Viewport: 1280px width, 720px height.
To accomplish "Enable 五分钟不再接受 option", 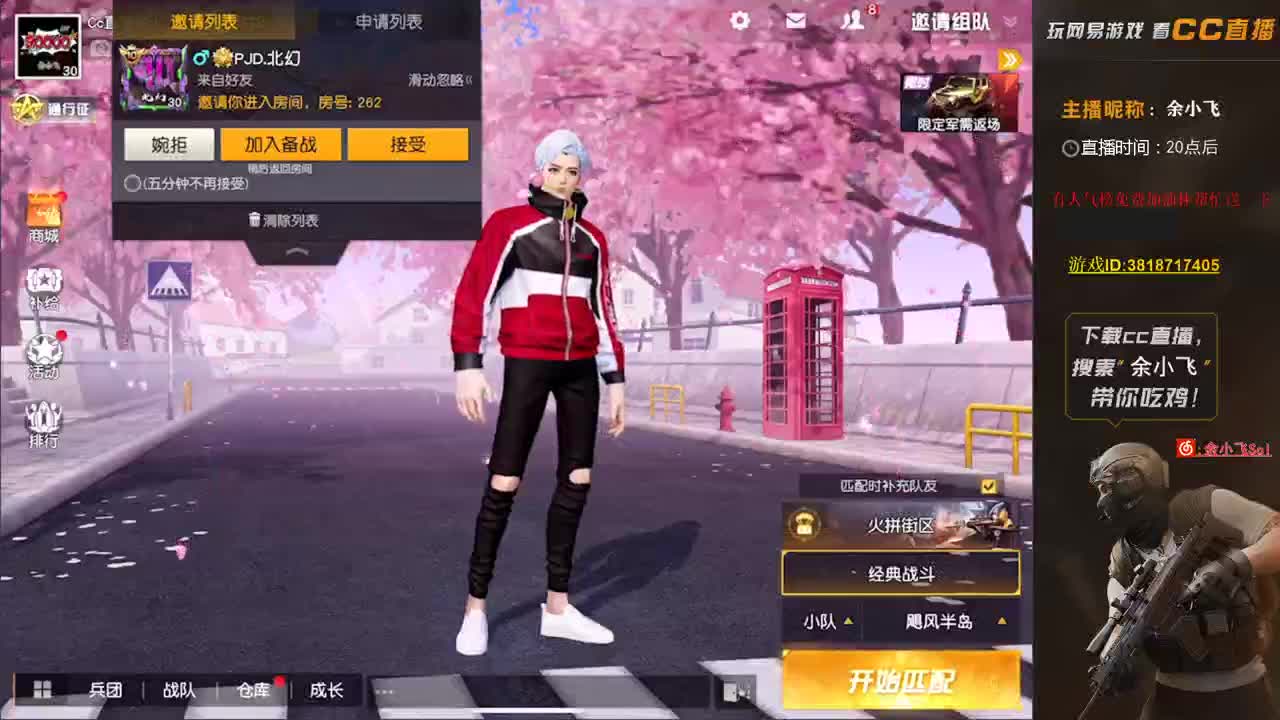I will pos(131,184).
